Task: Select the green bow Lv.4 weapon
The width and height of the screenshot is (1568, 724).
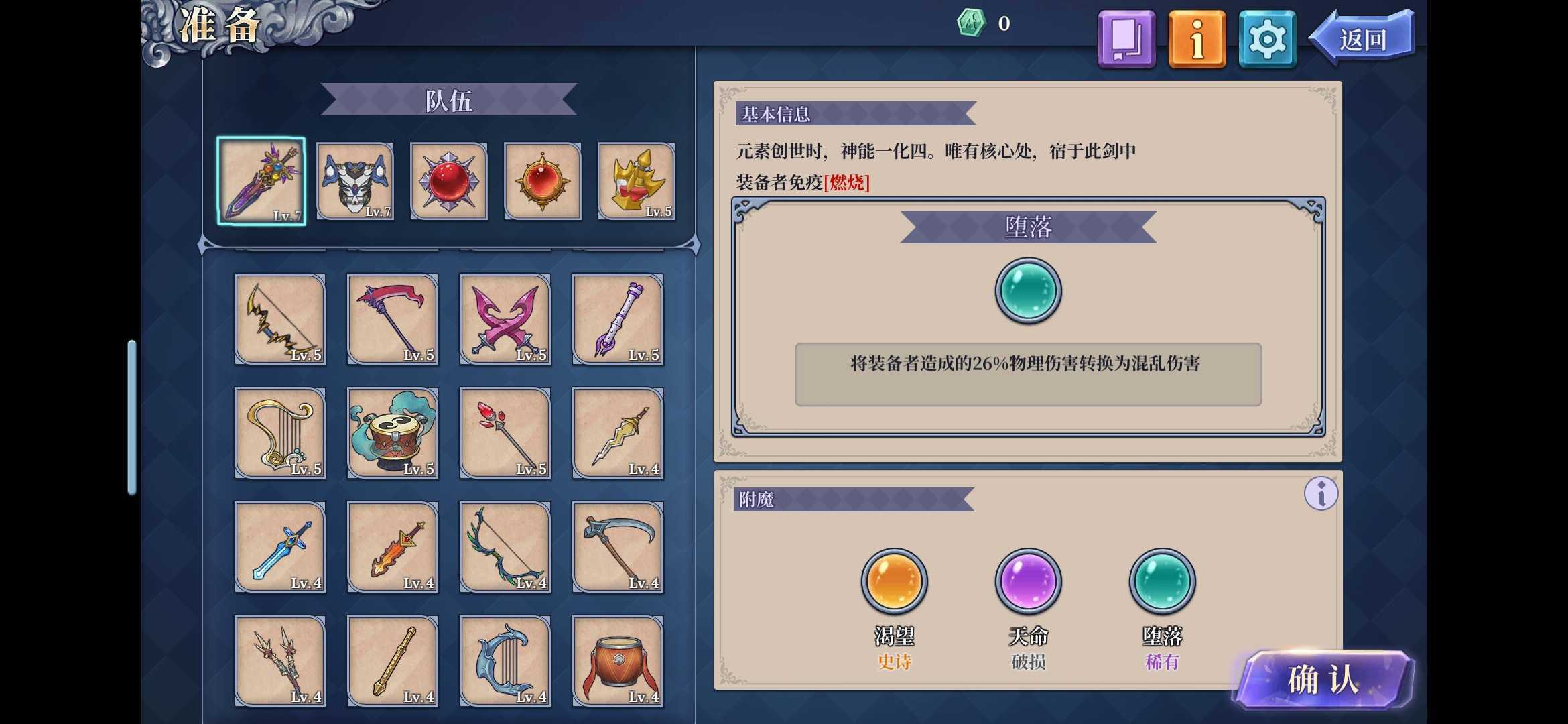Action: pyautogui.click(x=505, y=548)
